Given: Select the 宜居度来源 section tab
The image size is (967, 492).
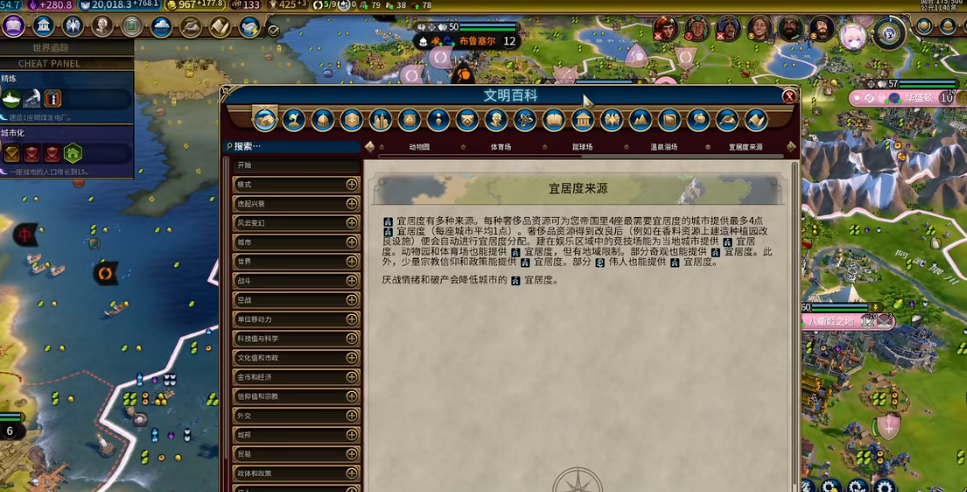Looking at the screenshot, I should [x=745, y=147].
